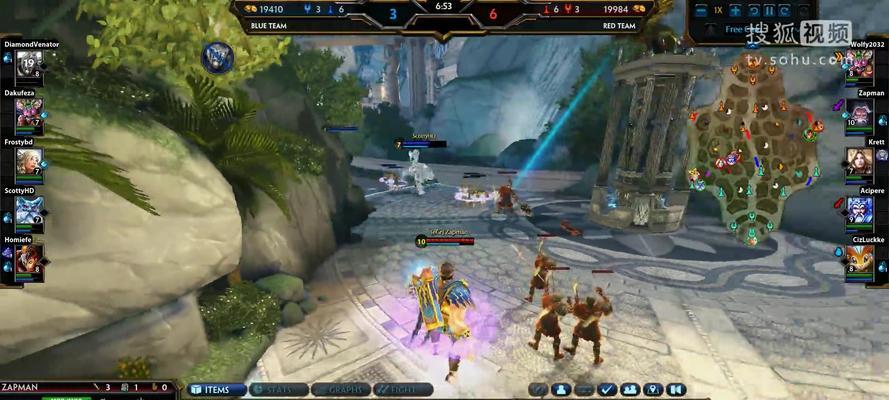Toggle the map-pin marker button
The width and height of the screenshot is (889, 400).
[653, 389]
